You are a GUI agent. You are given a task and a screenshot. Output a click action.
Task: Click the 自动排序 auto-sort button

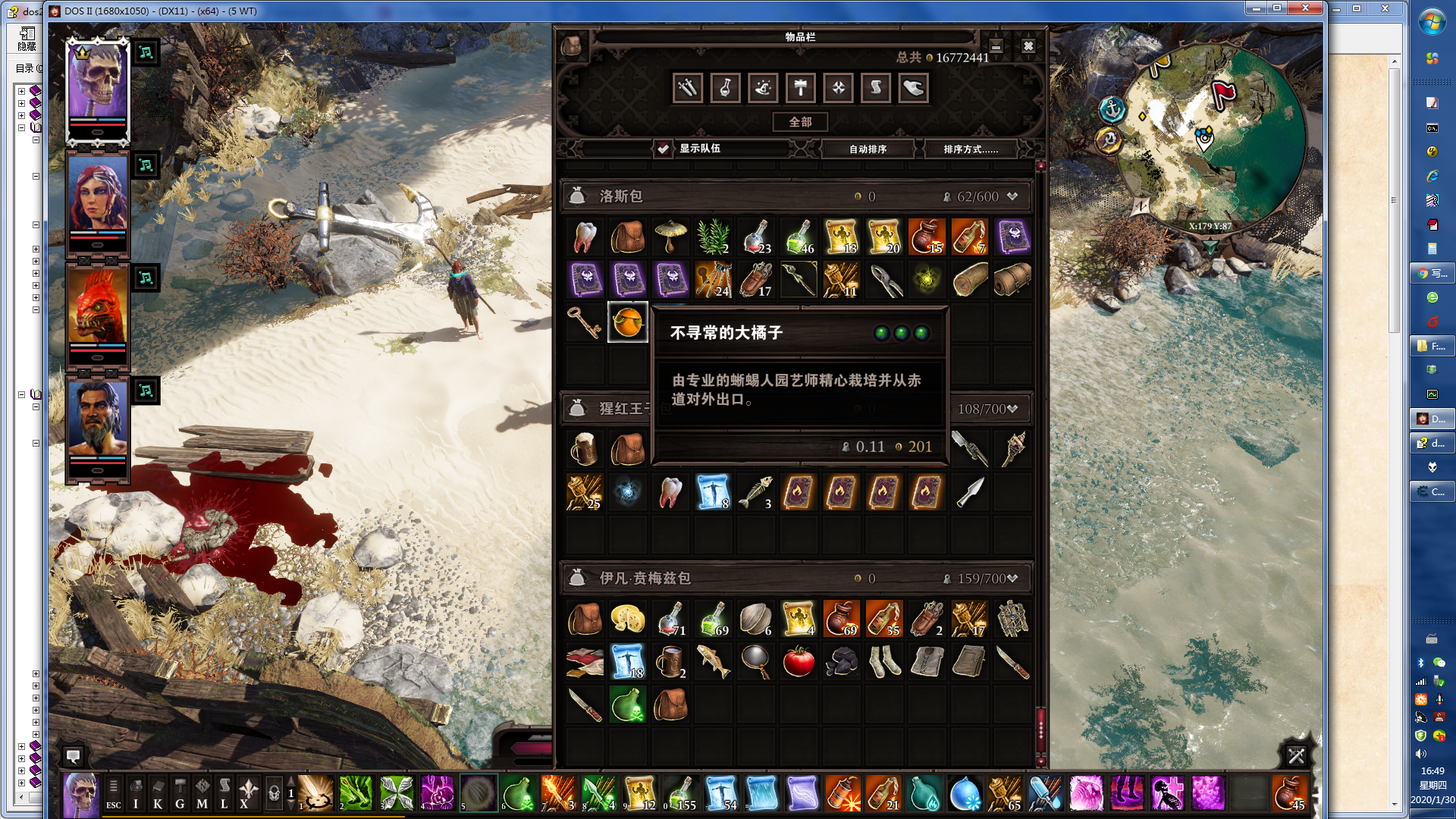tap(868, 149)
